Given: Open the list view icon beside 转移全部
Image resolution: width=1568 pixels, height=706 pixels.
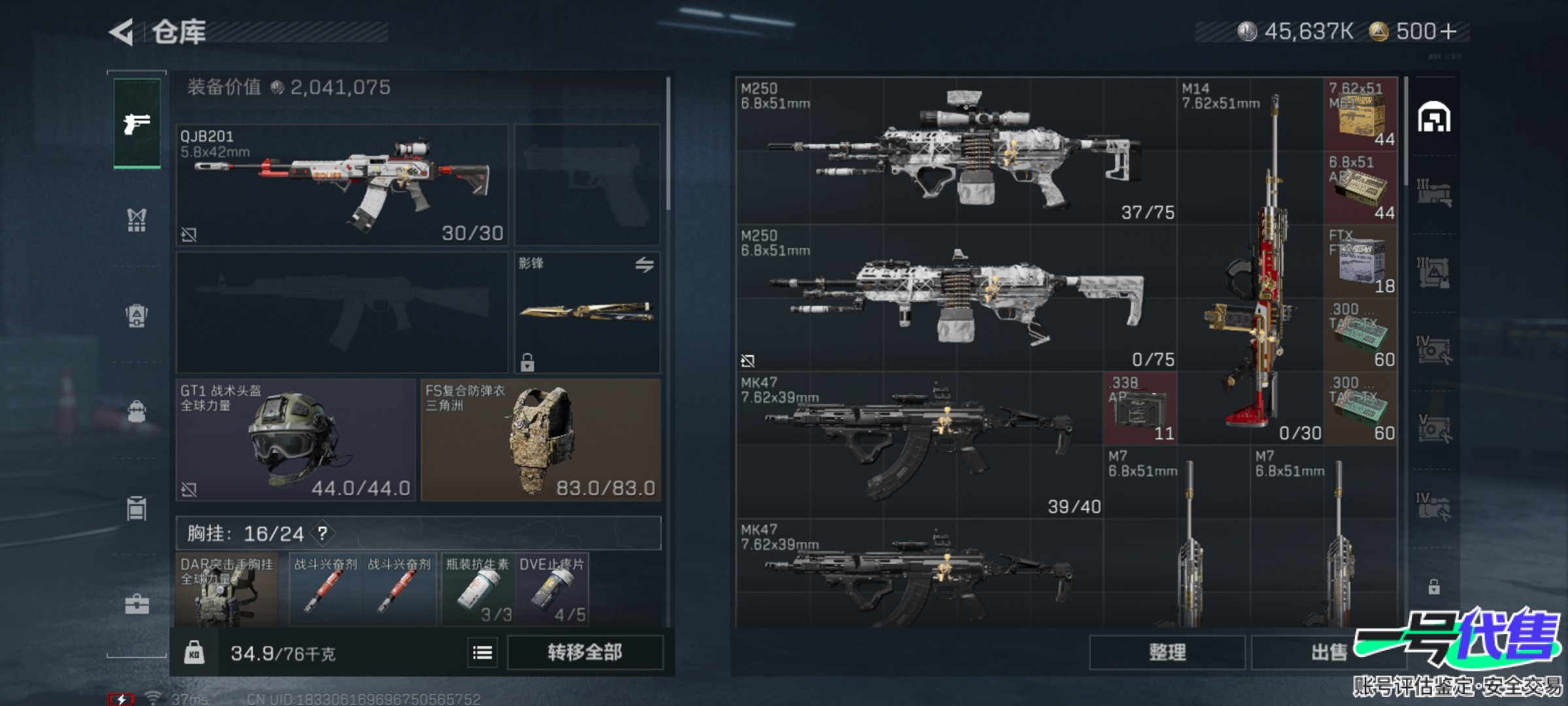Looking at the screenshot, I should (482, 652).
